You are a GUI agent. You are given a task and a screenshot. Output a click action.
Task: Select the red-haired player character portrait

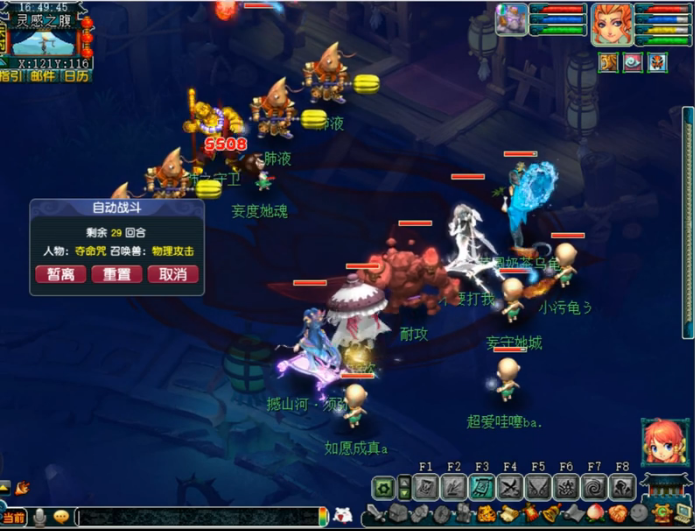coord(610,23)
